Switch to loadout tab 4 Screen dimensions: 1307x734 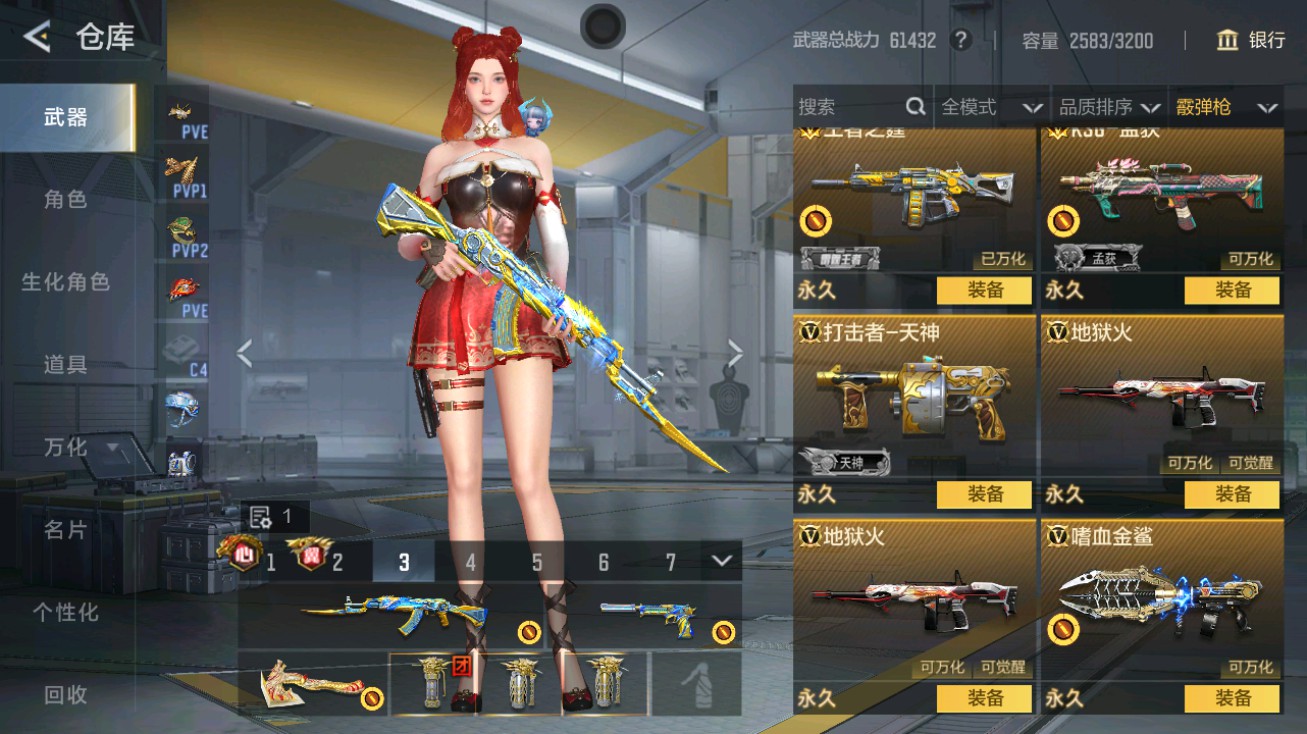470,563
